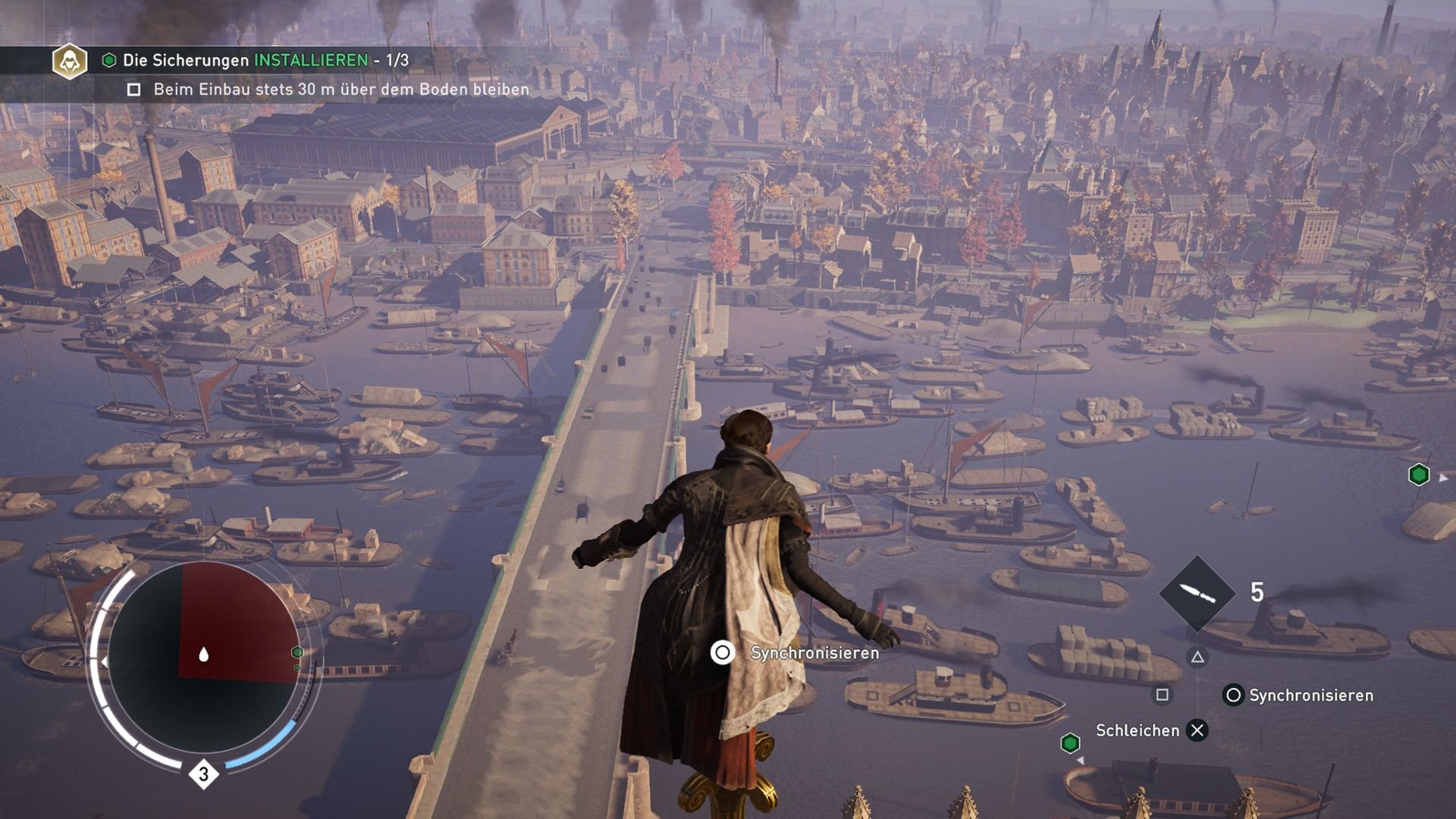Click the square button prompt icon
Viewport: 1456px width, 819px height.
pyautogui.click(x=1163, y=695)
